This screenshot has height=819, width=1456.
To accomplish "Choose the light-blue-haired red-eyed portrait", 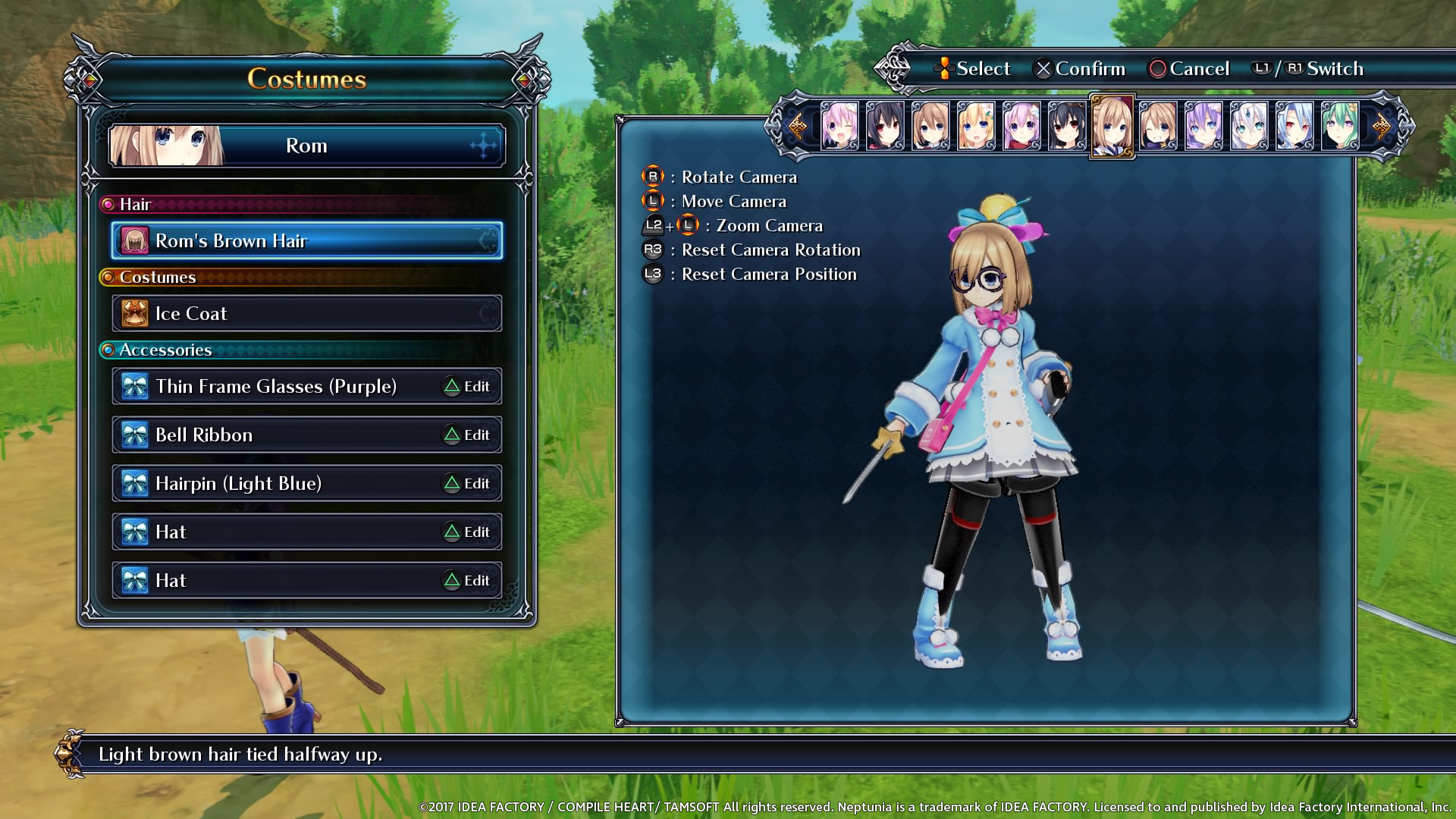I will click(1294, 126).
